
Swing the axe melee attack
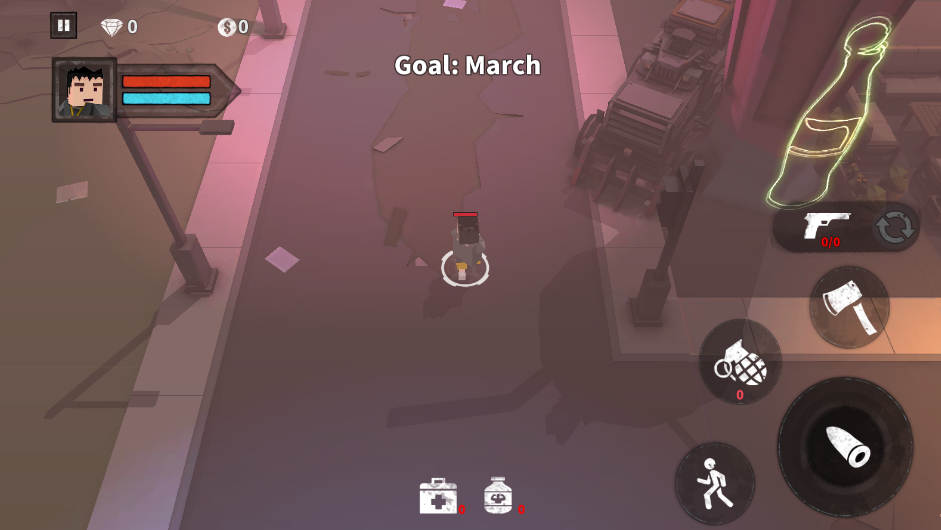849,306
